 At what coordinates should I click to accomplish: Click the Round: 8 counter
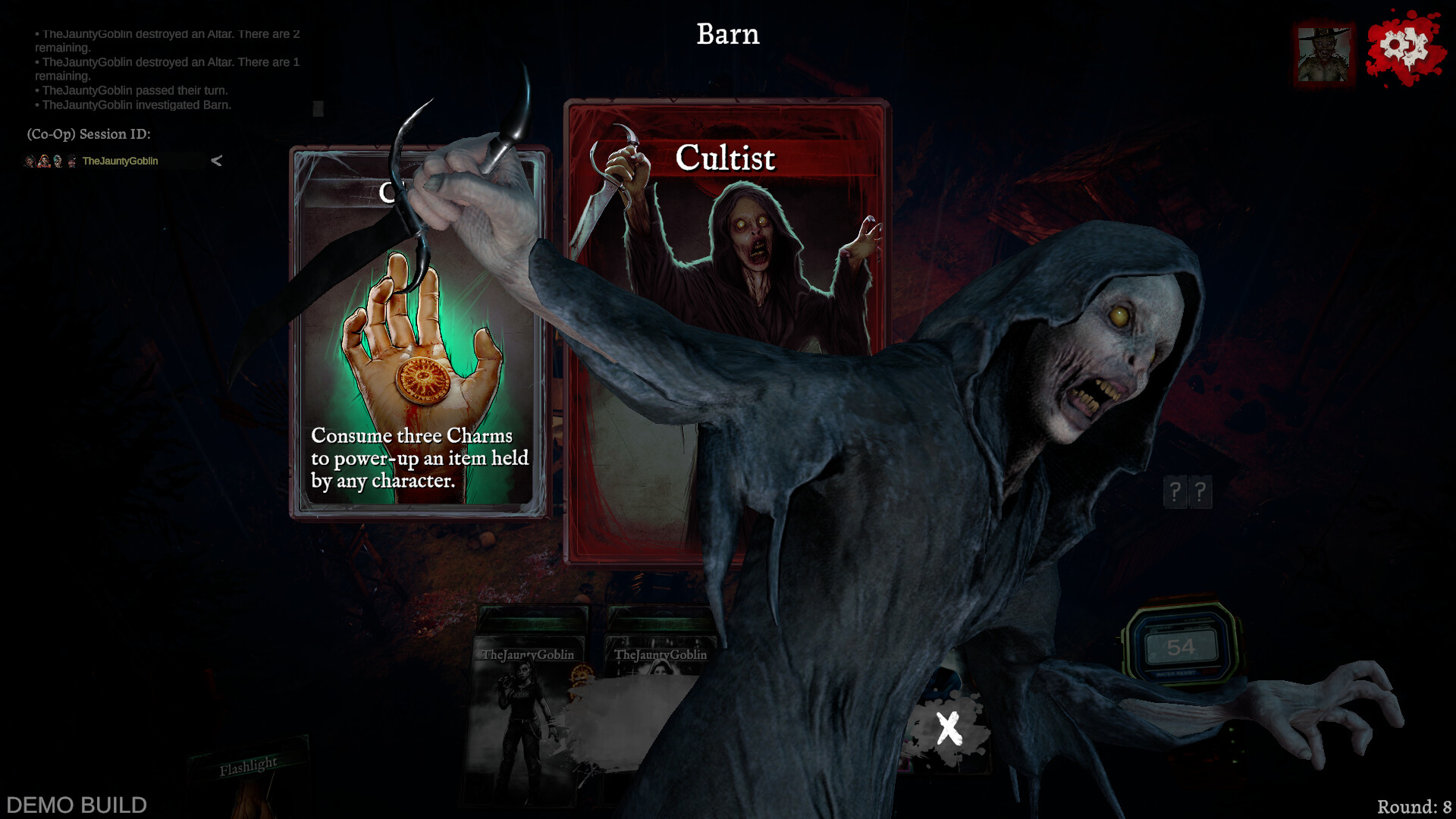click(x=1413, y=805)
